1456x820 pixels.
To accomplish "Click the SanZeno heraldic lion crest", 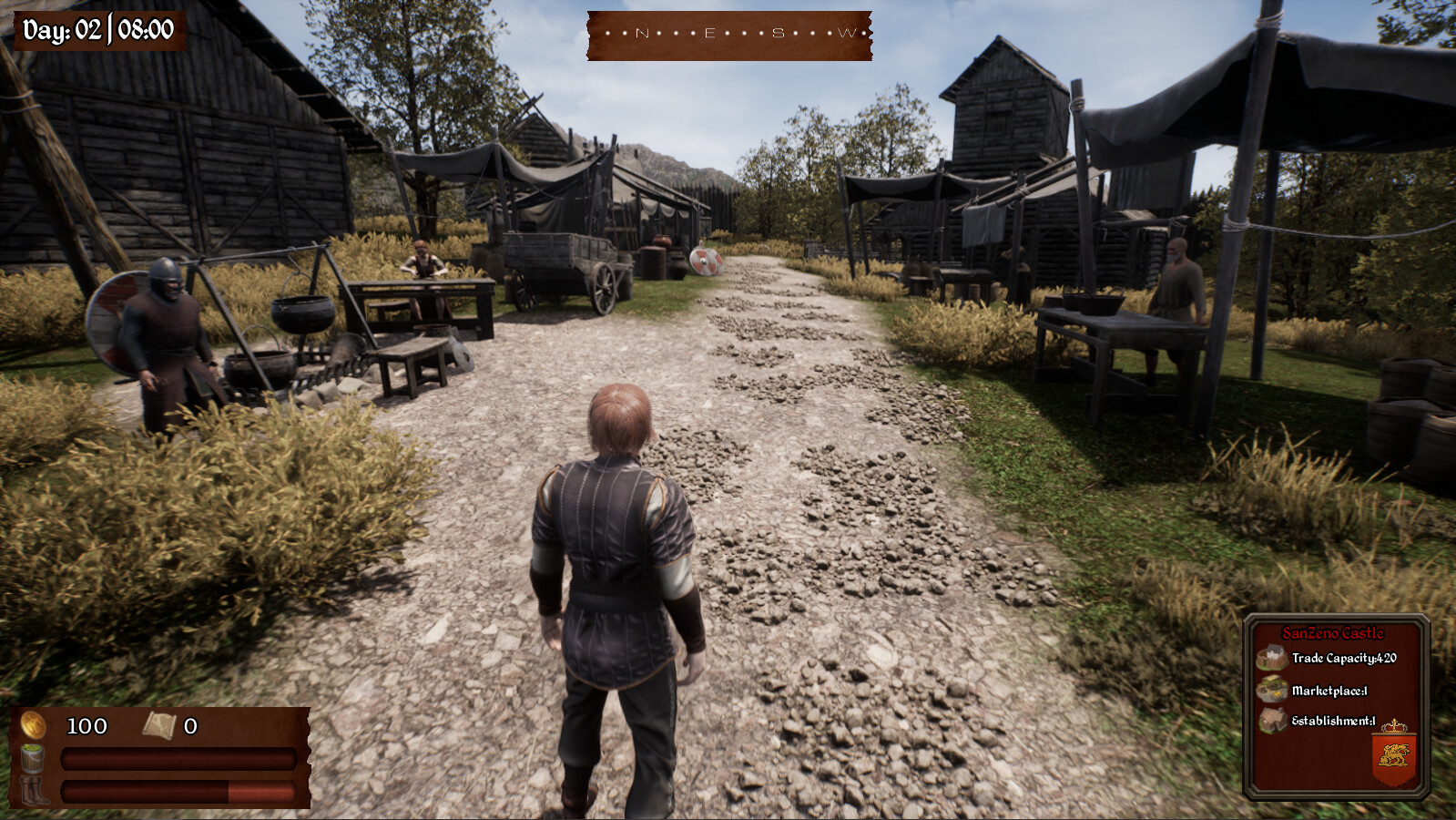I will click(1393, 753).
